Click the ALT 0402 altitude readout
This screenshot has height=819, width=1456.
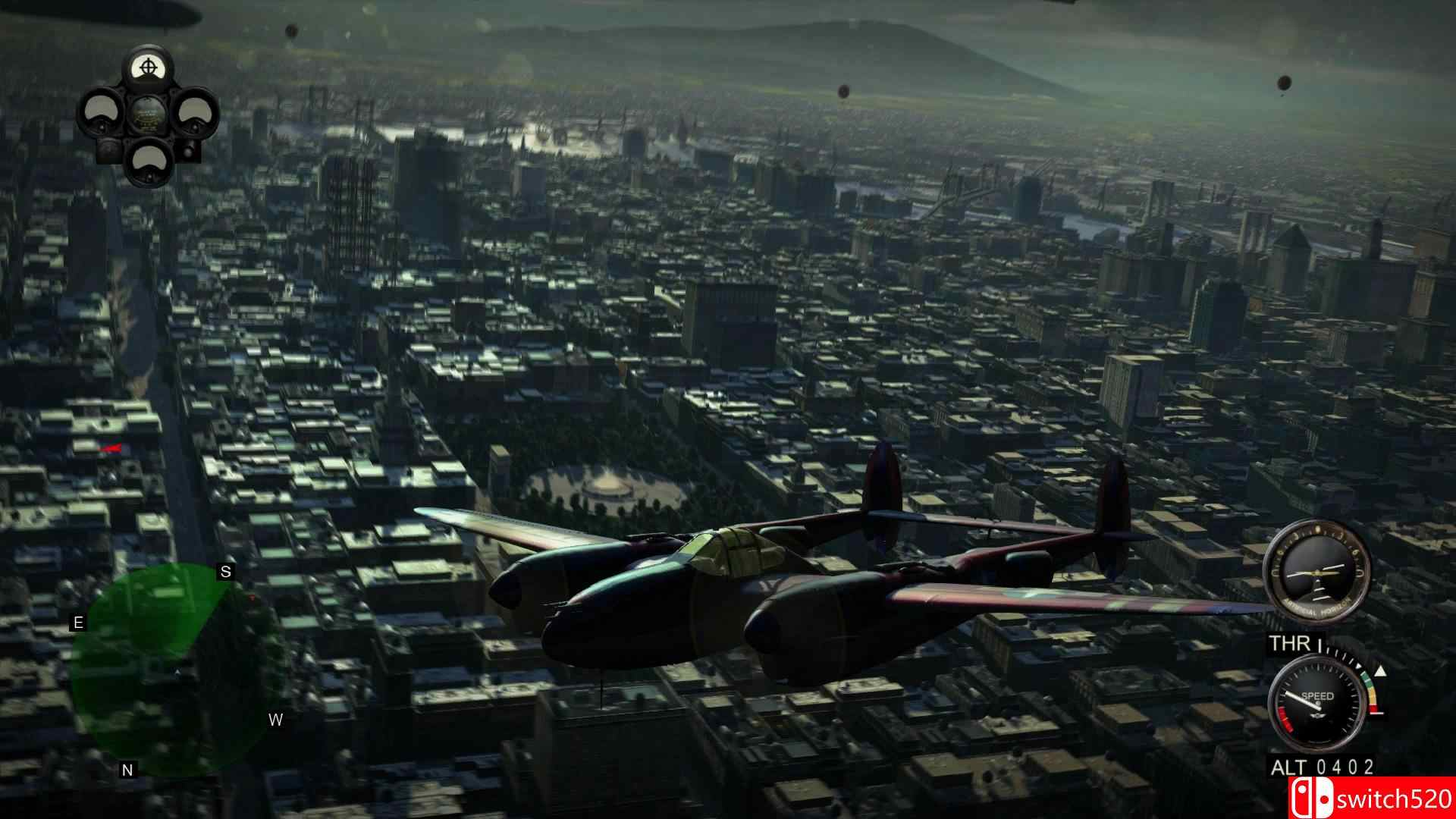point(1323,765)
